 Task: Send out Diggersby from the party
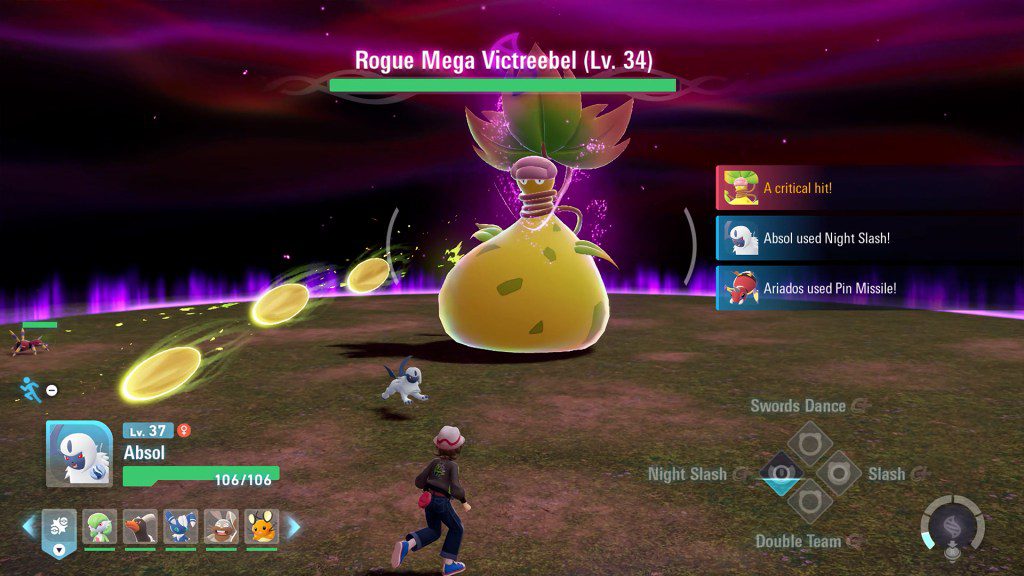221,526
